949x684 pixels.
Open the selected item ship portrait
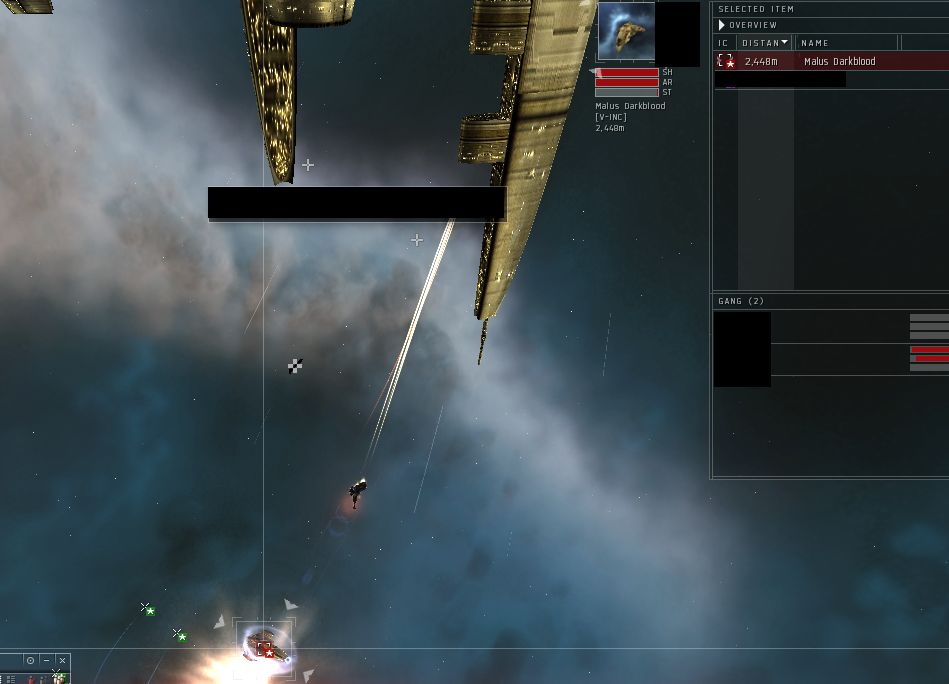[x=626, y=32]
